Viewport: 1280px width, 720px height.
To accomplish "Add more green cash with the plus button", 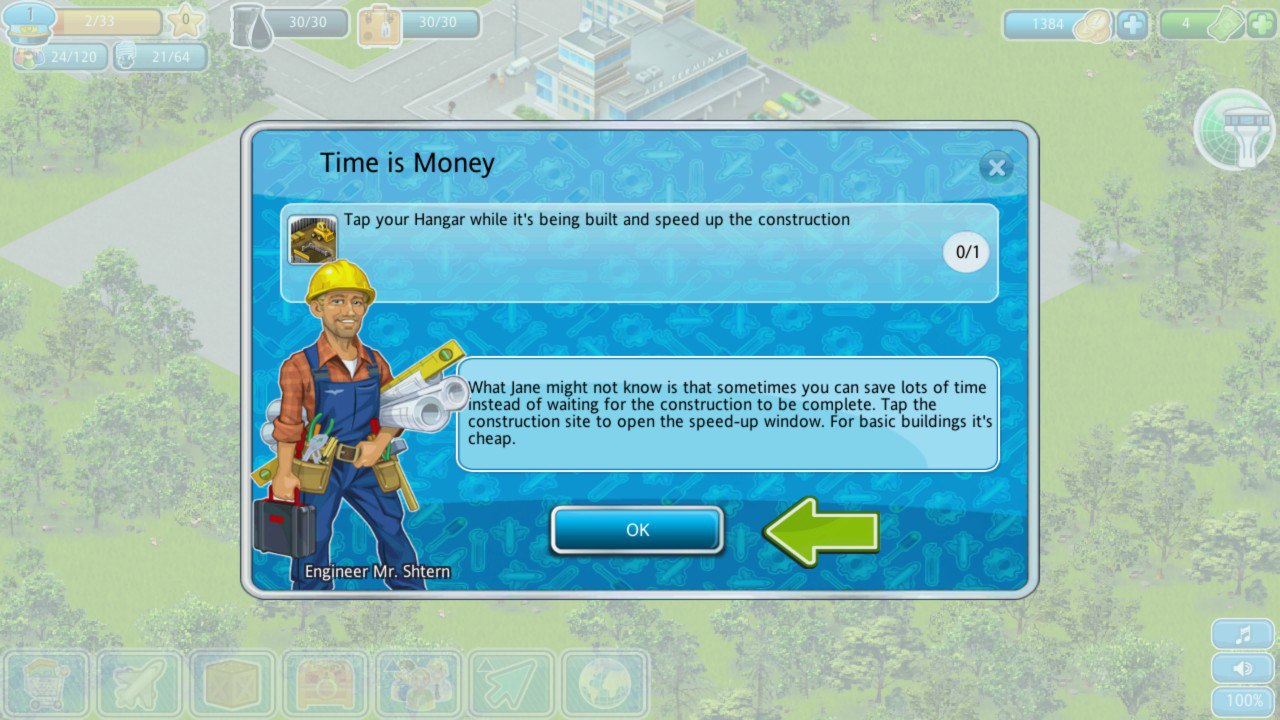I will click(x=1261, y=24).
